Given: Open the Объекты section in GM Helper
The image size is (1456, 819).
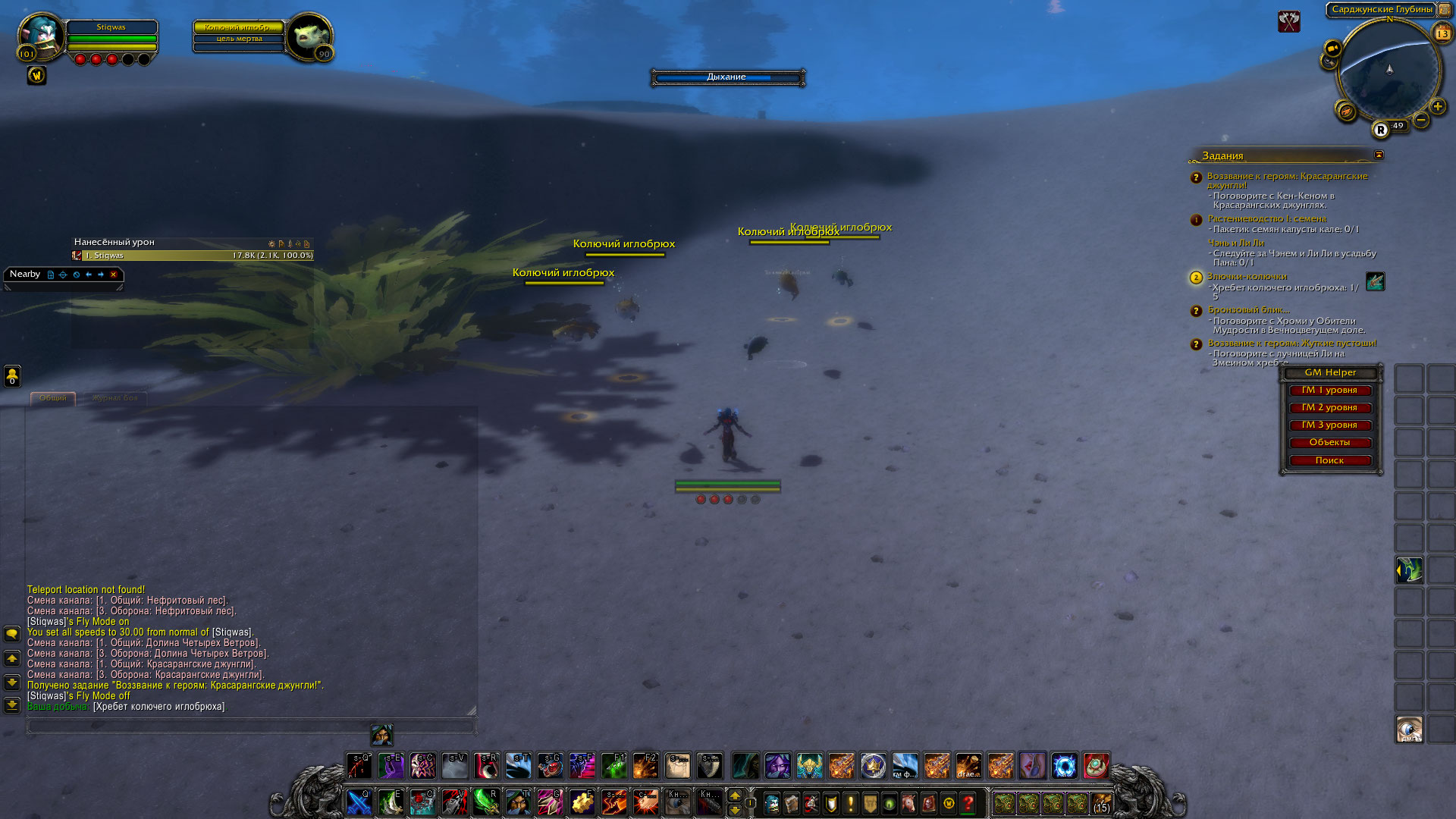Looking at the screenshot, I should tap(1329, 443).
